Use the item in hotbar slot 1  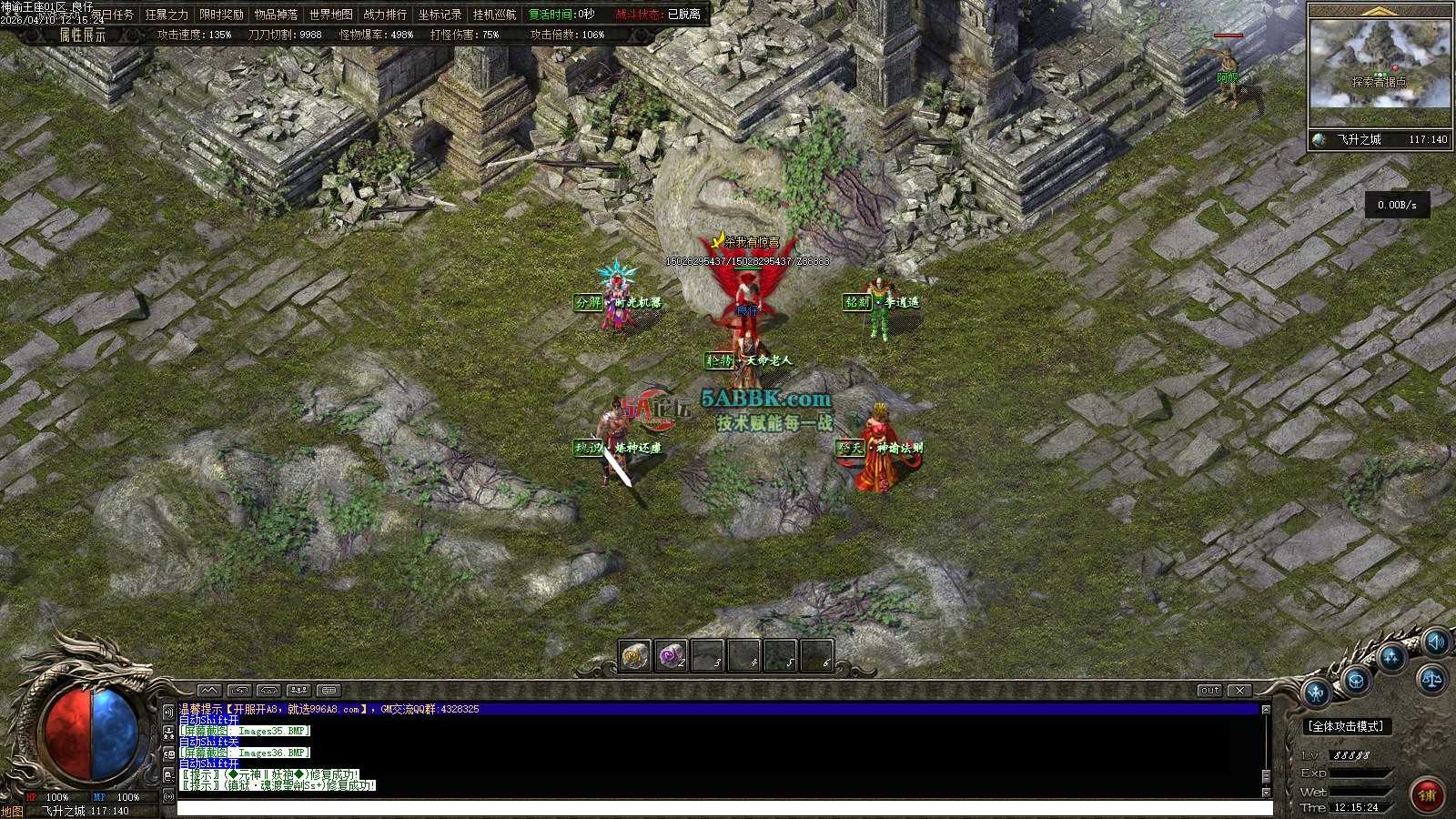(x=634, y=654)
